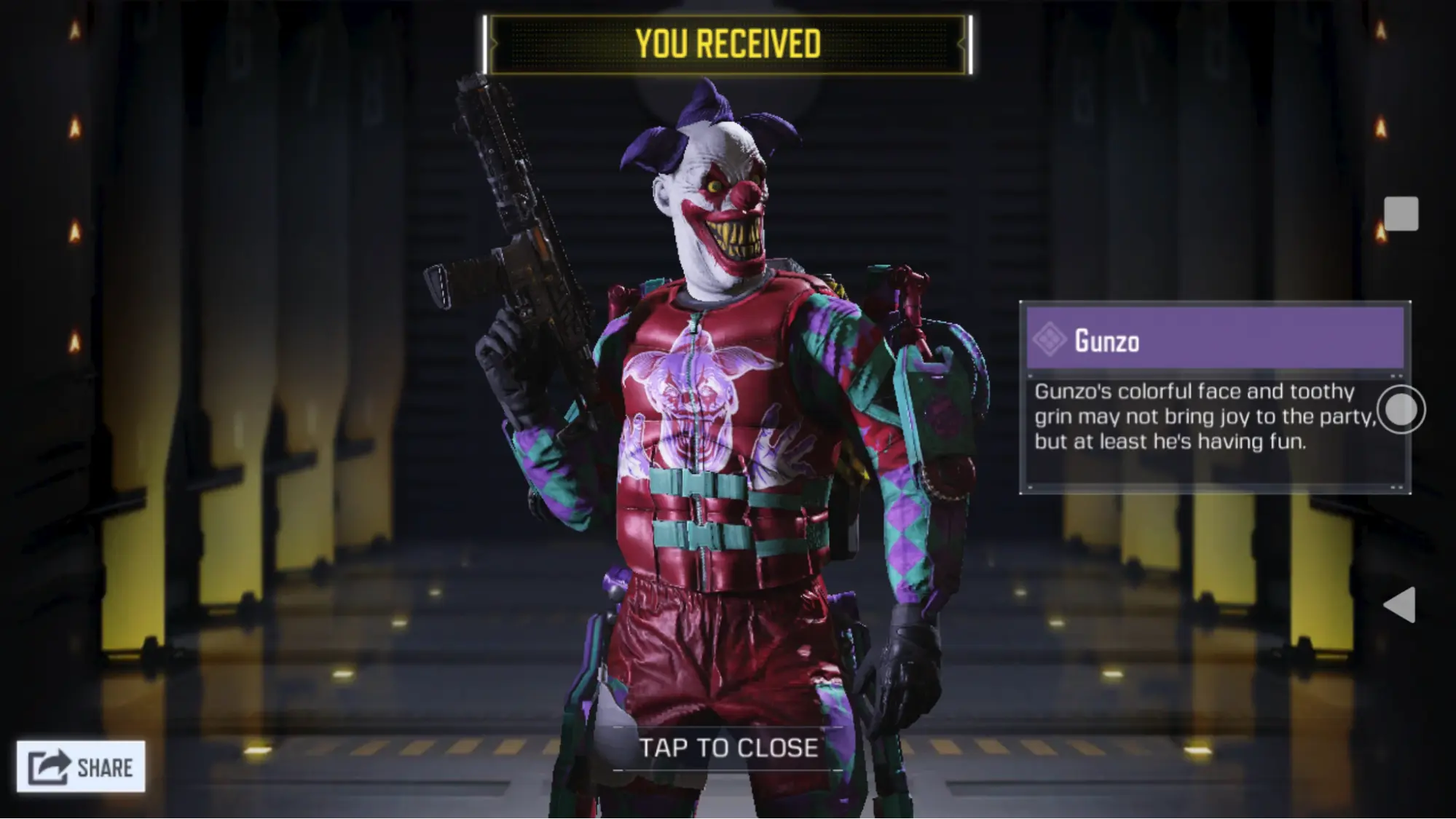Open recent apps with the square button
The height and width of the screenshot is (819, 1456).
[x=1401, y=214]
